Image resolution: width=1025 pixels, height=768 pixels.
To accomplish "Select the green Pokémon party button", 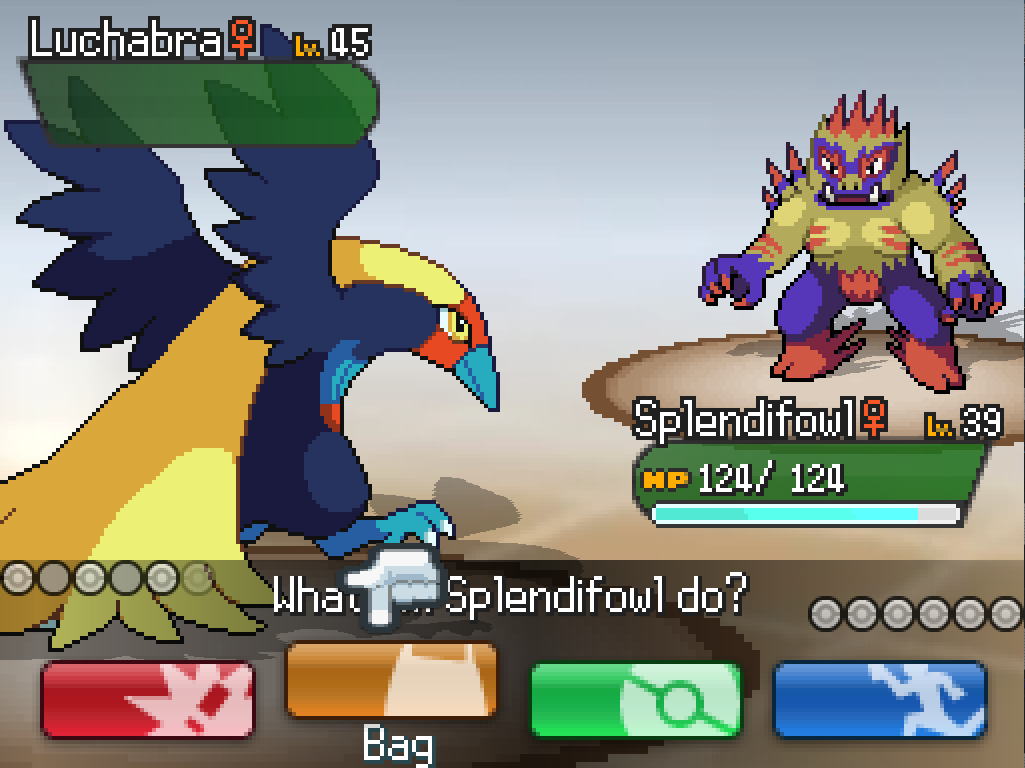I will [635, 699].
